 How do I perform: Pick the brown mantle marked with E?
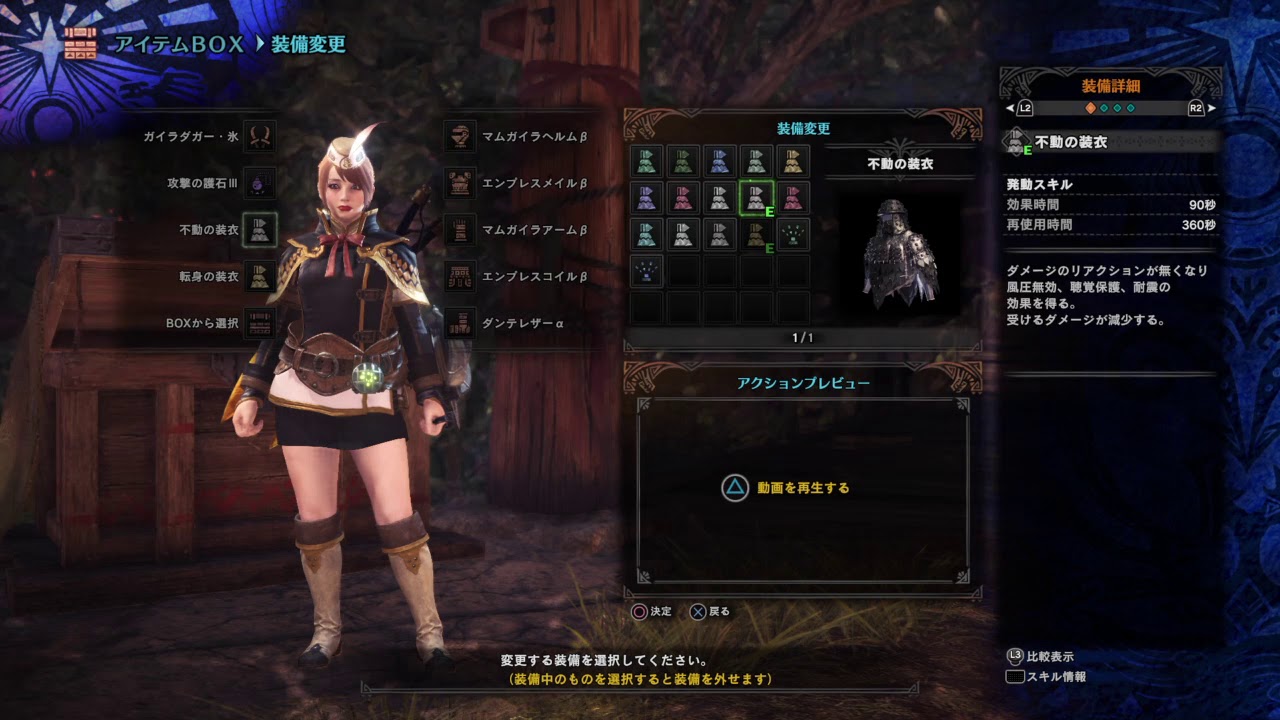[756, 234]
